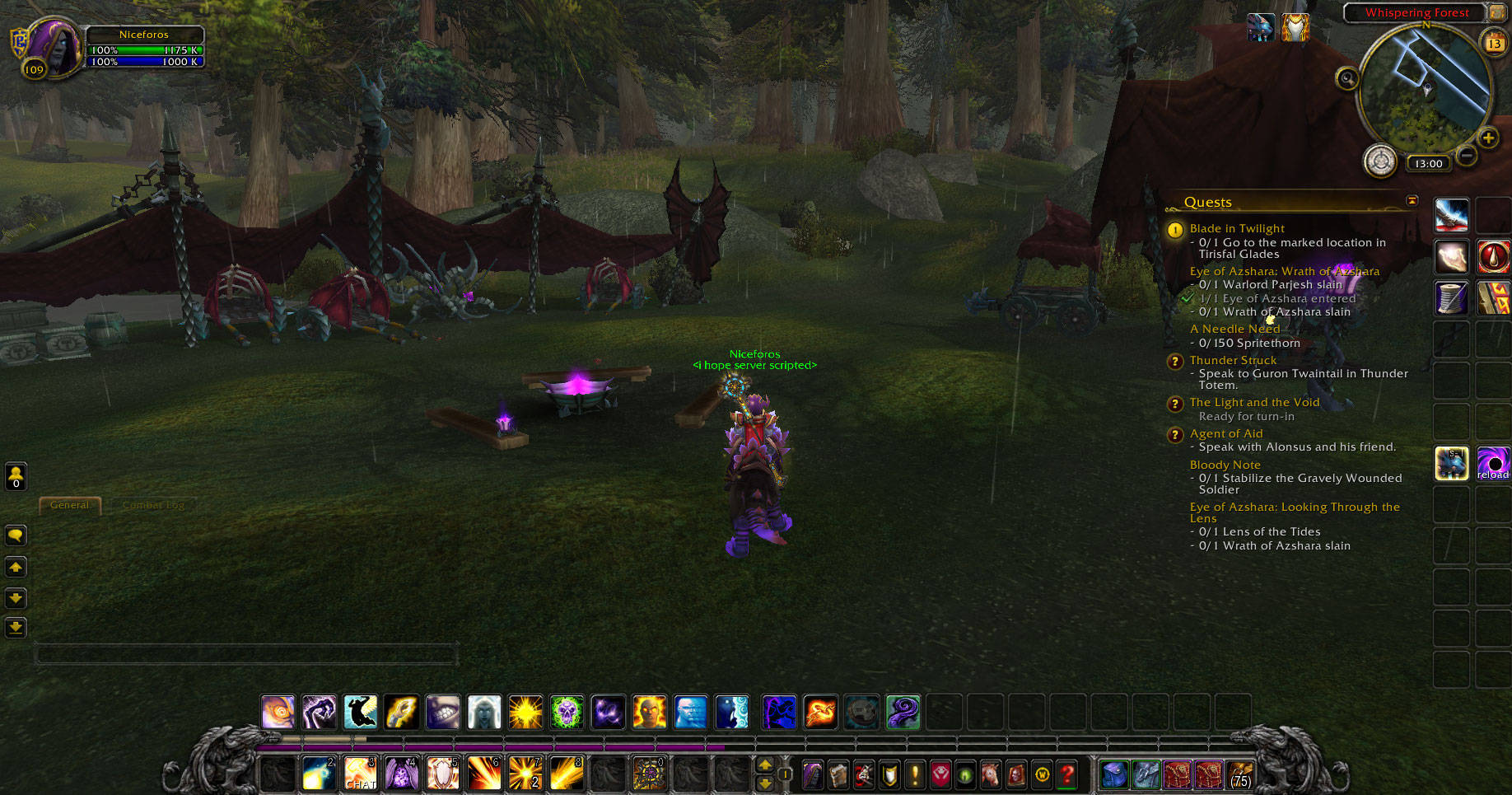Screen dimensions: 1512x795
Task: Switch to the Combat Log chat tab
Action: (153, 505)
